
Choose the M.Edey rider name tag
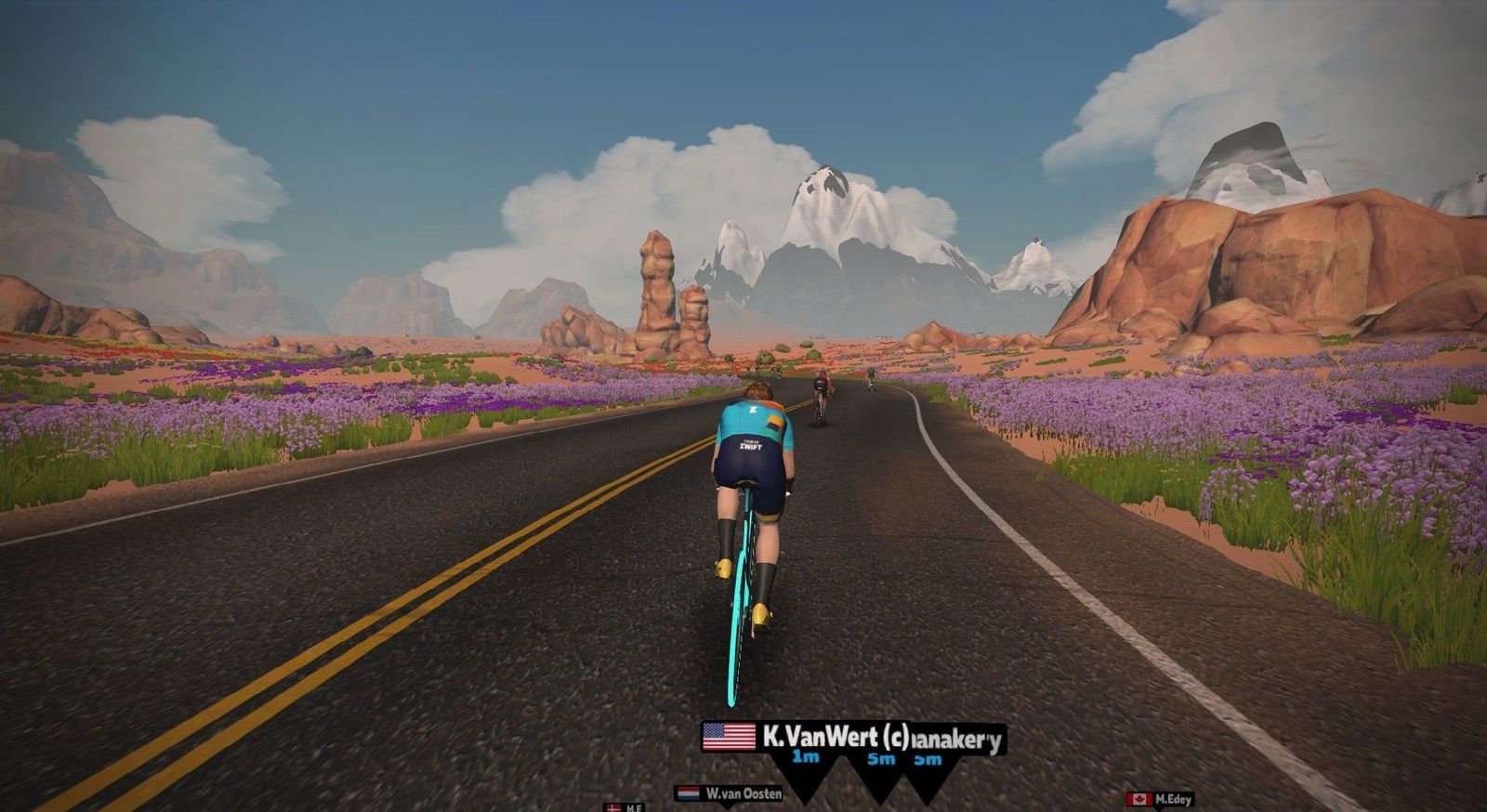click(1160, 799)
